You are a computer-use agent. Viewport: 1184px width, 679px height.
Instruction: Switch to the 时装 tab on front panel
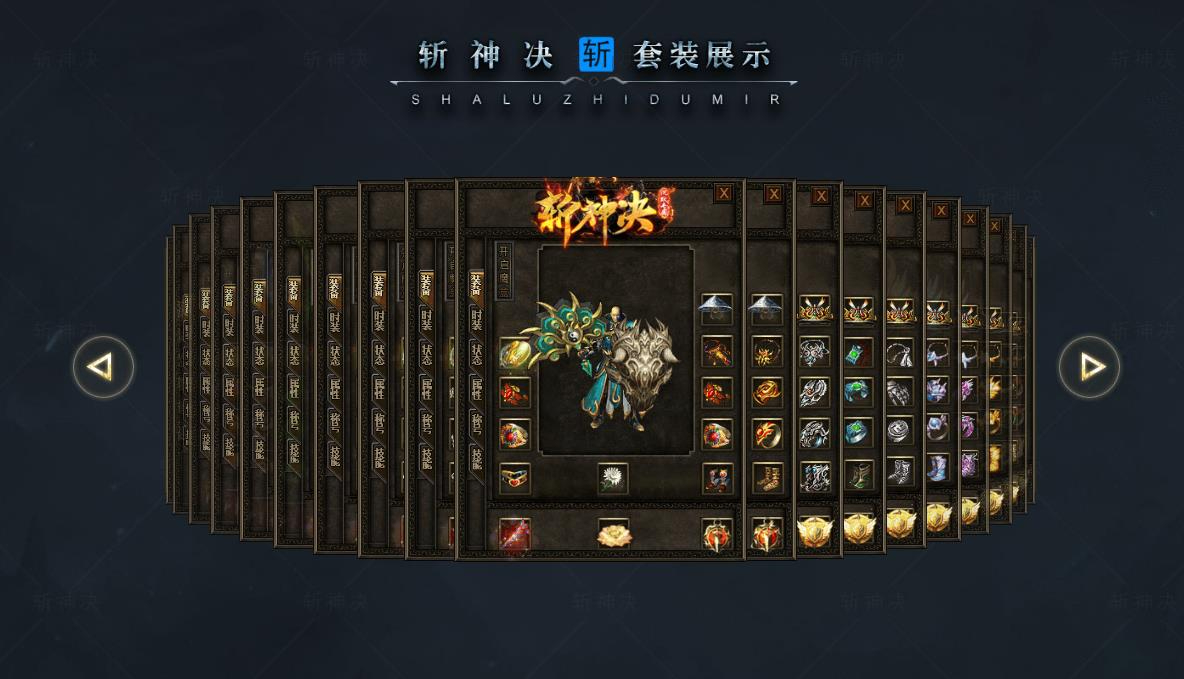(x=476, y=321)
